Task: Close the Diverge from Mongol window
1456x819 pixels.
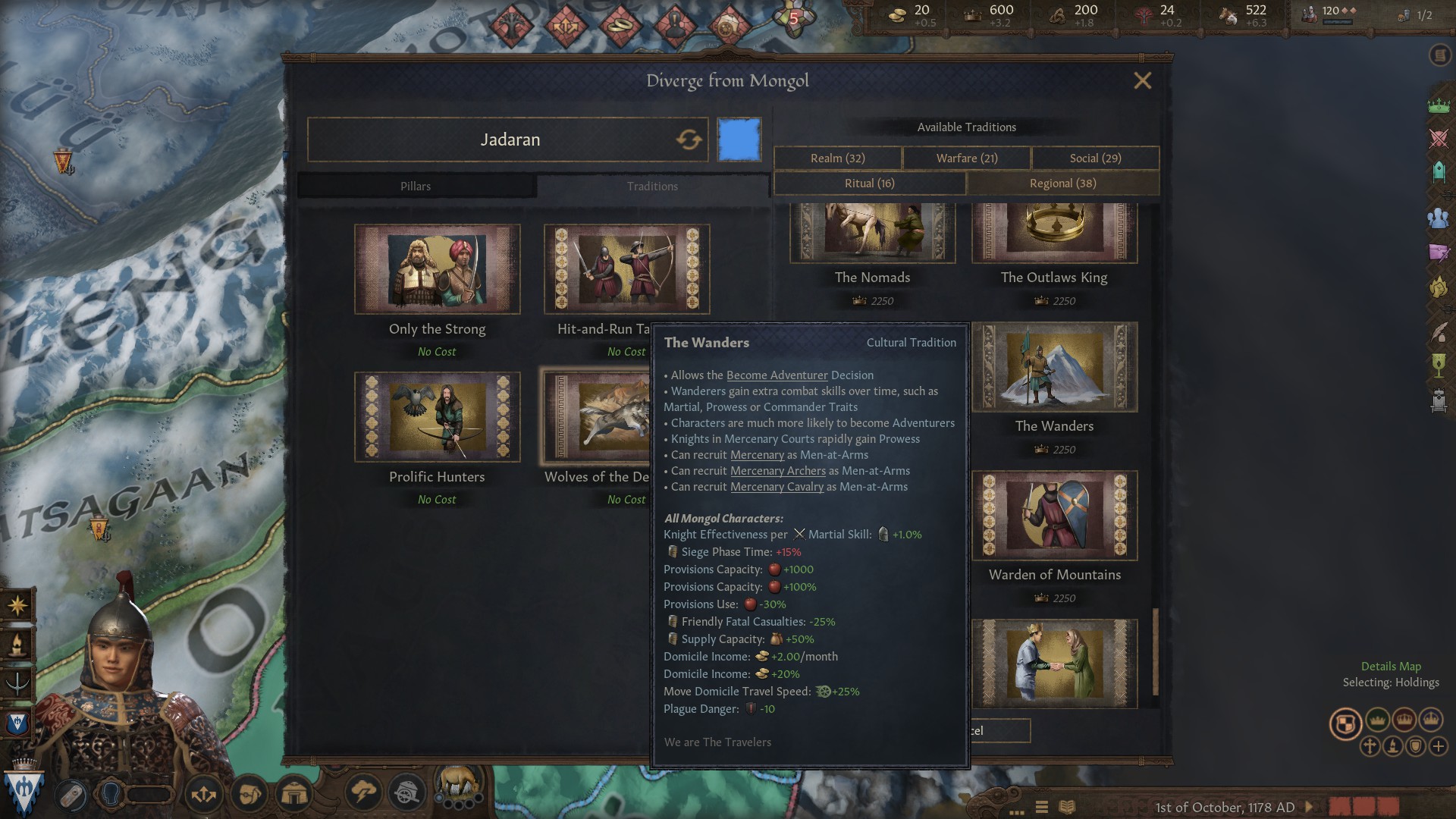Action: pos(1142,81)
